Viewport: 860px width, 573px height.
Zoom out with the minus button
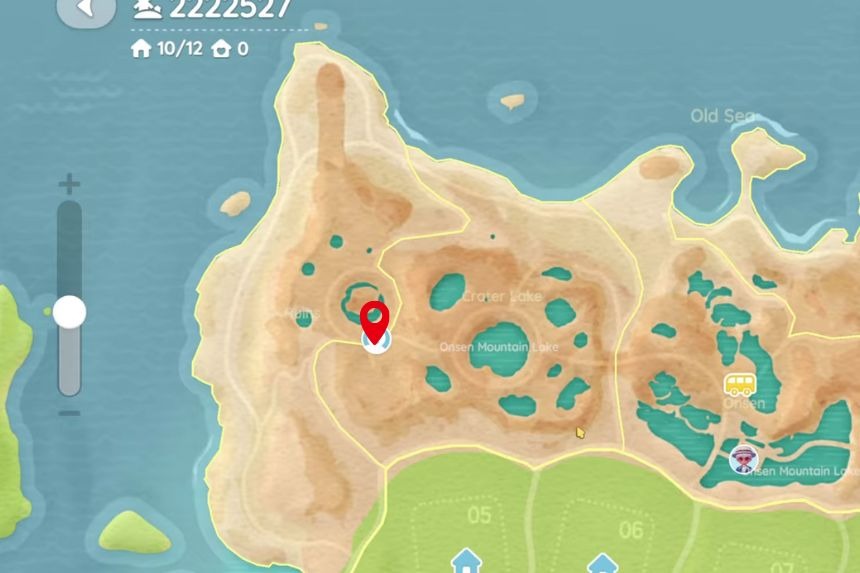(x=69, y=413)
